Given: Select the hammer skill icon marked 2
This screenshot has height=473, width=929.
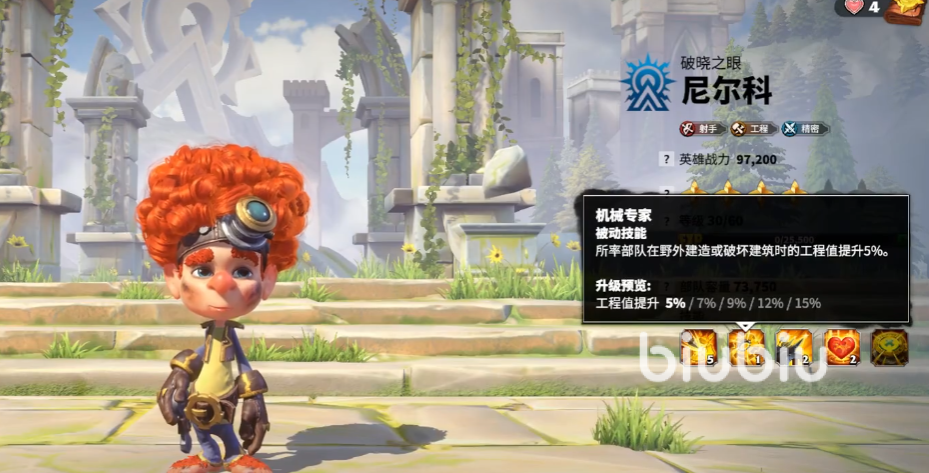Looking at the screenshot, I should pyautogui.click(x=793, y=347).
